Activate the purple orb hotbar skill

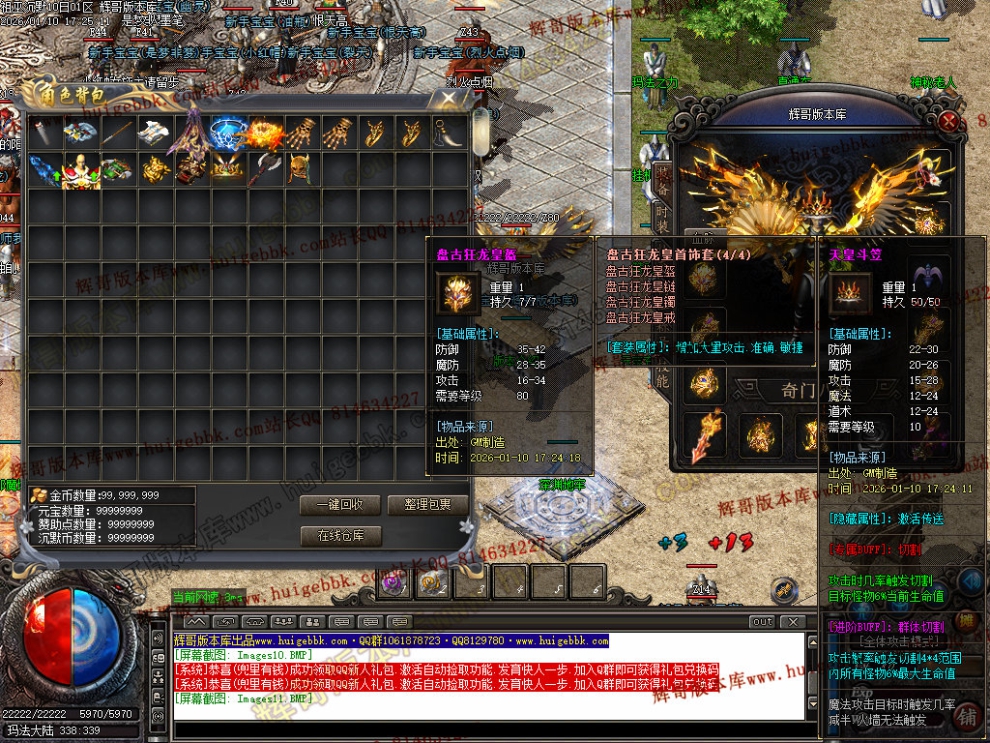[x=394, y=582]
